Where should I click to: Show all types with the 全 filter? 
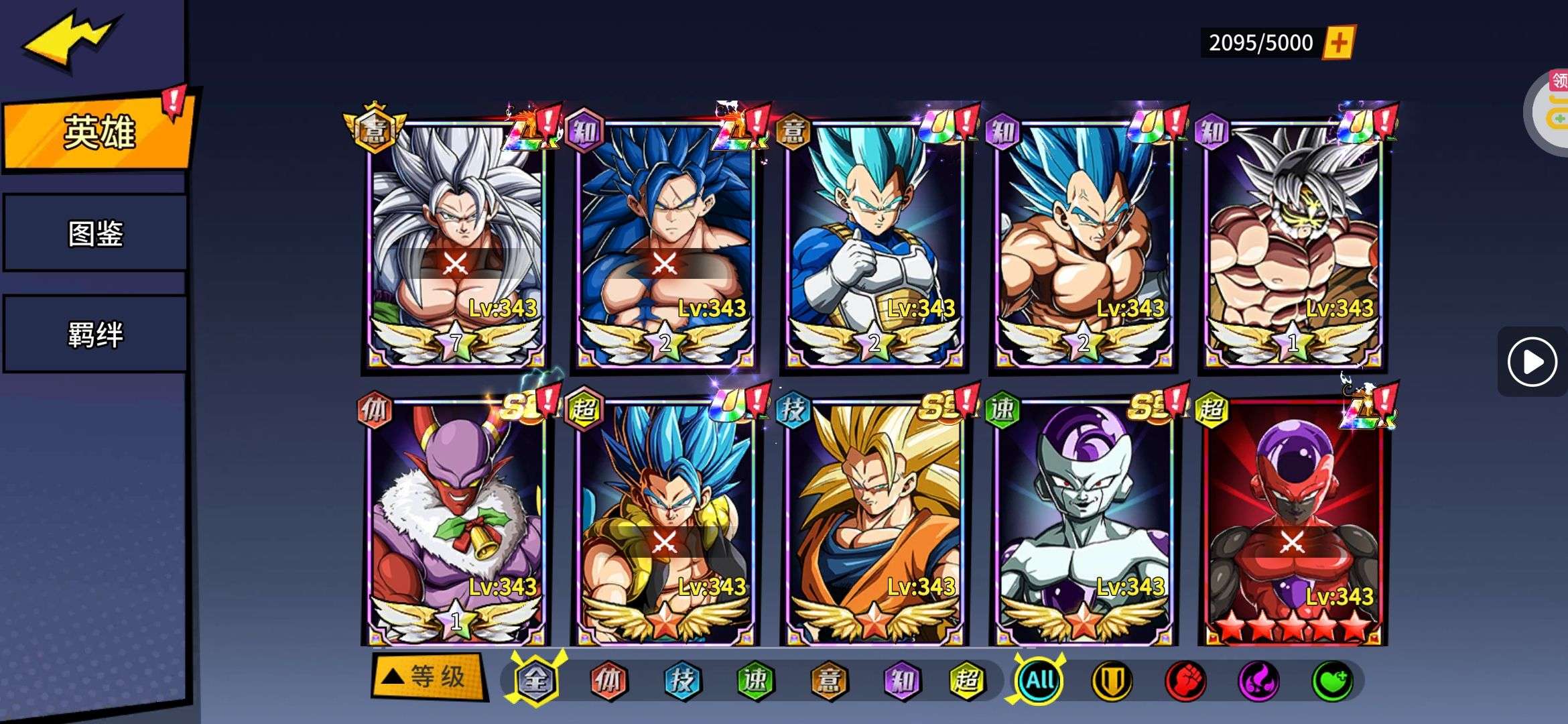tap(535, 680)
